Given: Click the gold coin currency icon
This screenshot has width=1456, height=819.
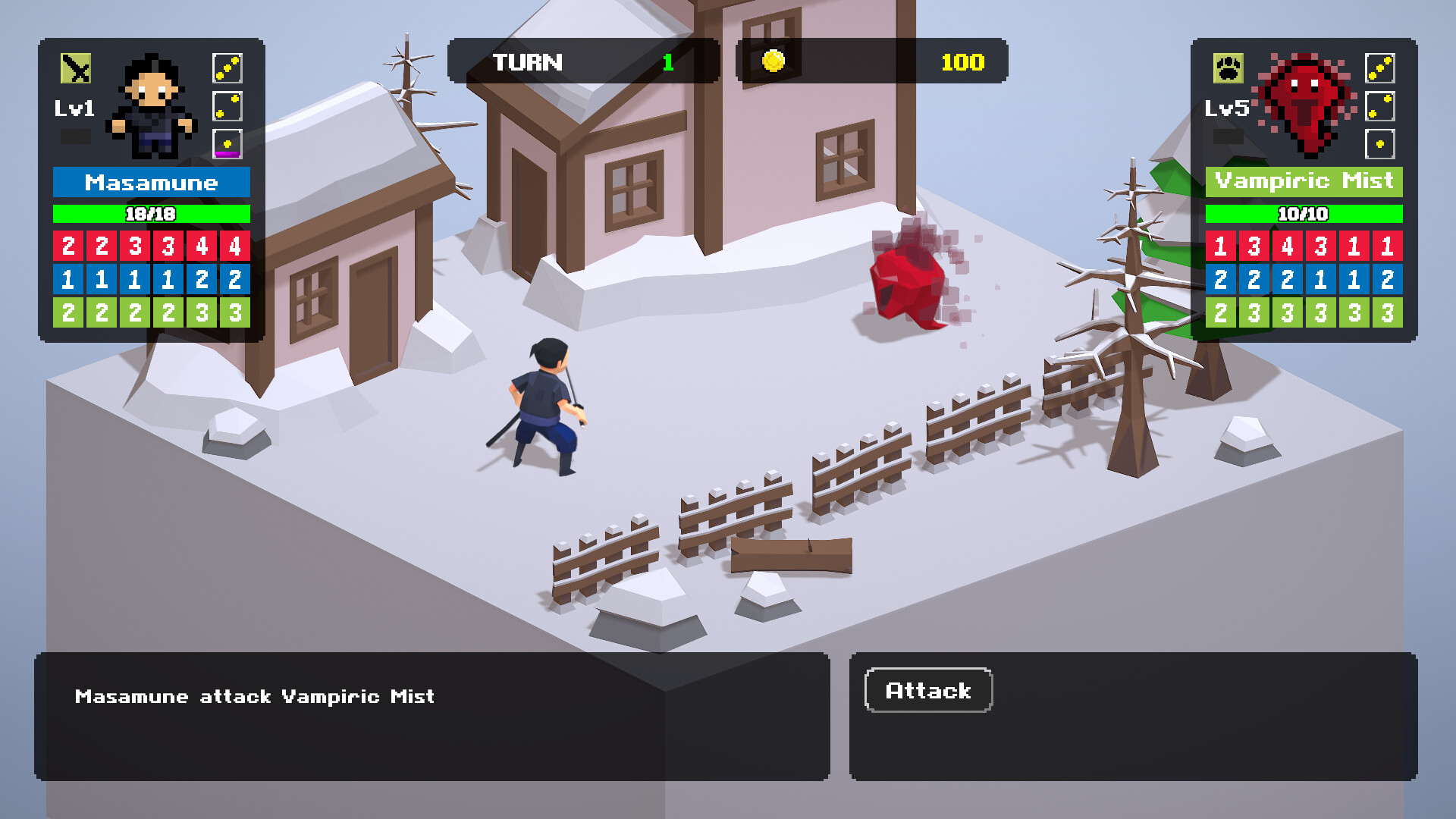Looking at the screenshot, I should [x=773, y=62].
